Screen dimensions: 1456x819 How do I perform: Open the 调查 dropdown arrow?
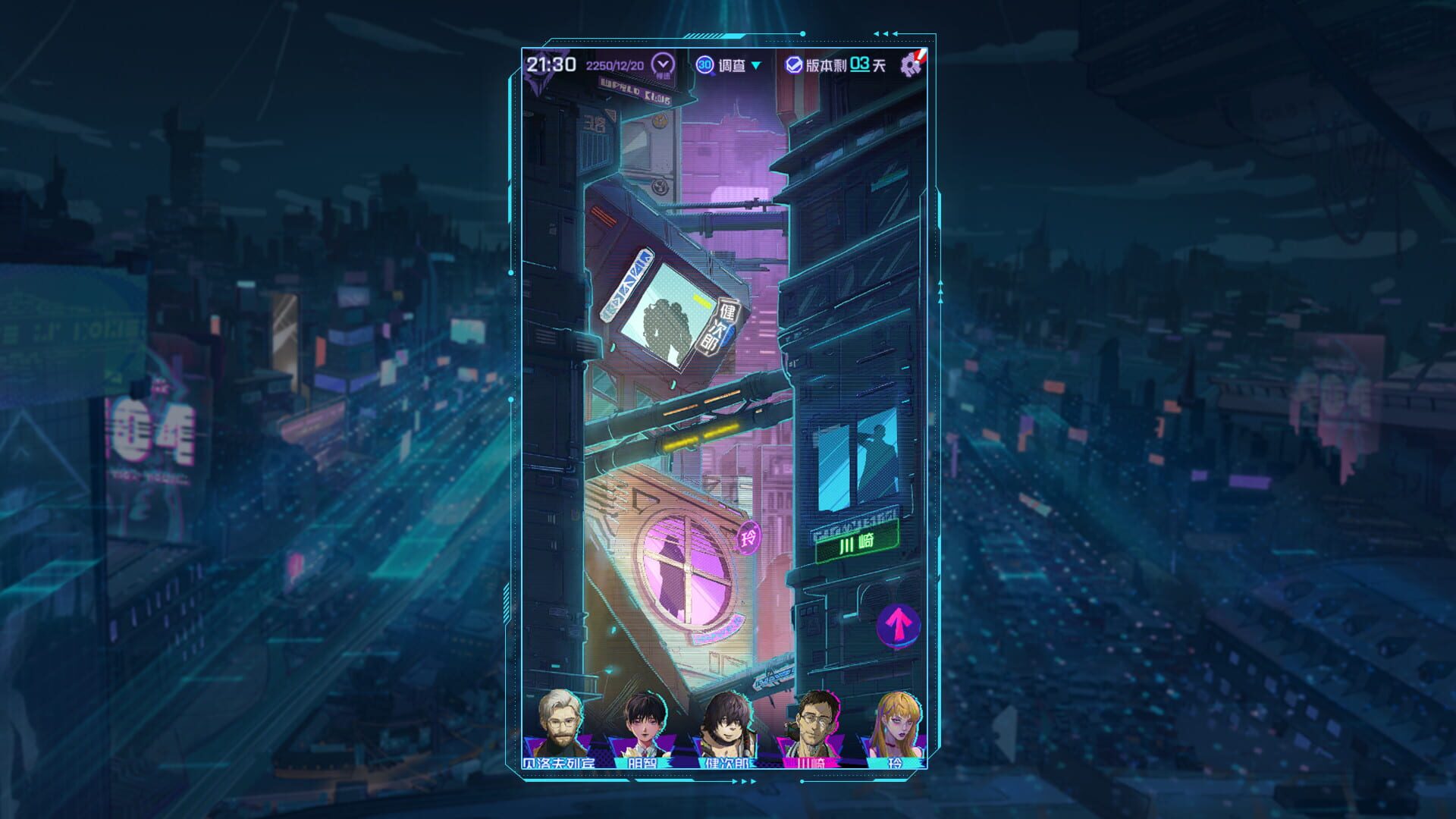point(755,66)
